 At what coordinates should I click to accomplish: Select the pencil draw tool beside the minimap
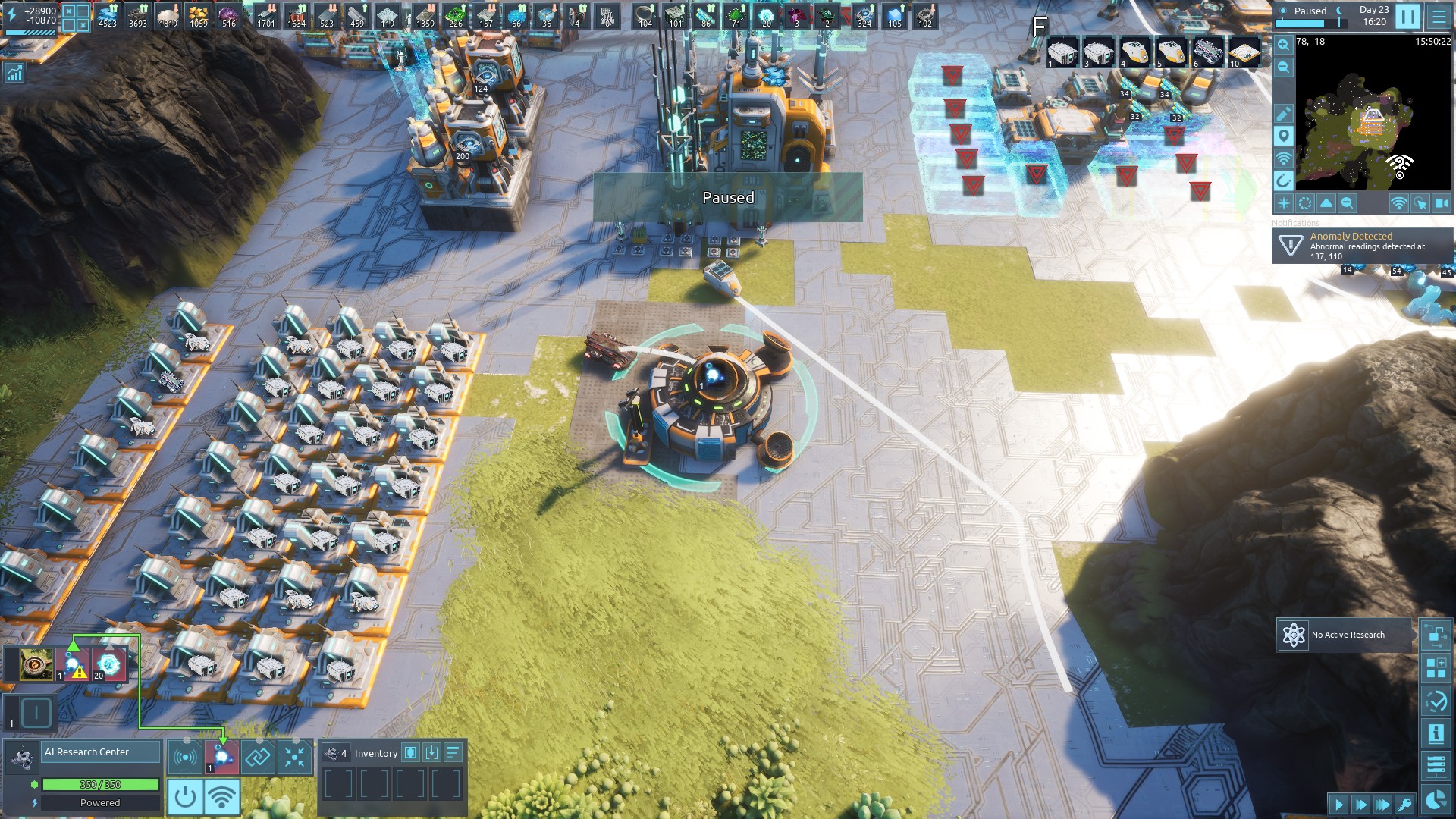click(1283, 114)
